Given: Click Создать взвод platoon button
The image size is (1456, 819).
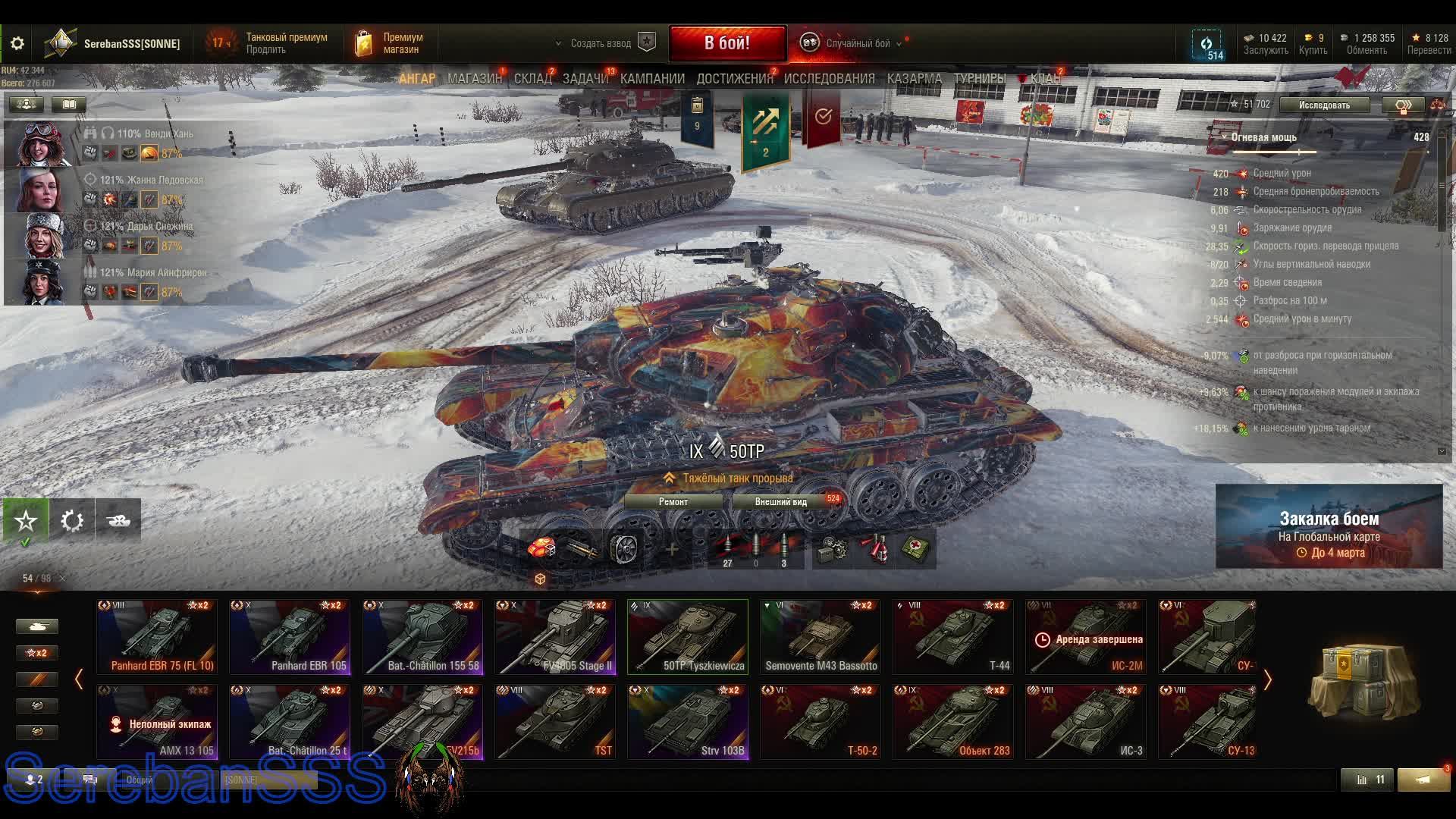Looking at the screenshot, I should (601, 43).
